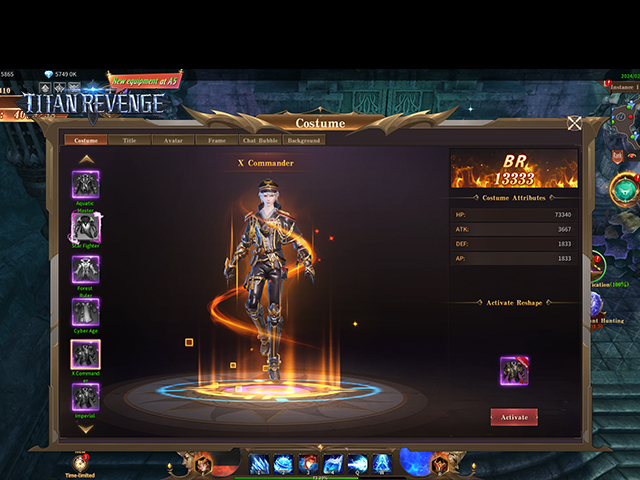Select the Frame tab
The image size is (640, 480).
click(x=216, y=141)
